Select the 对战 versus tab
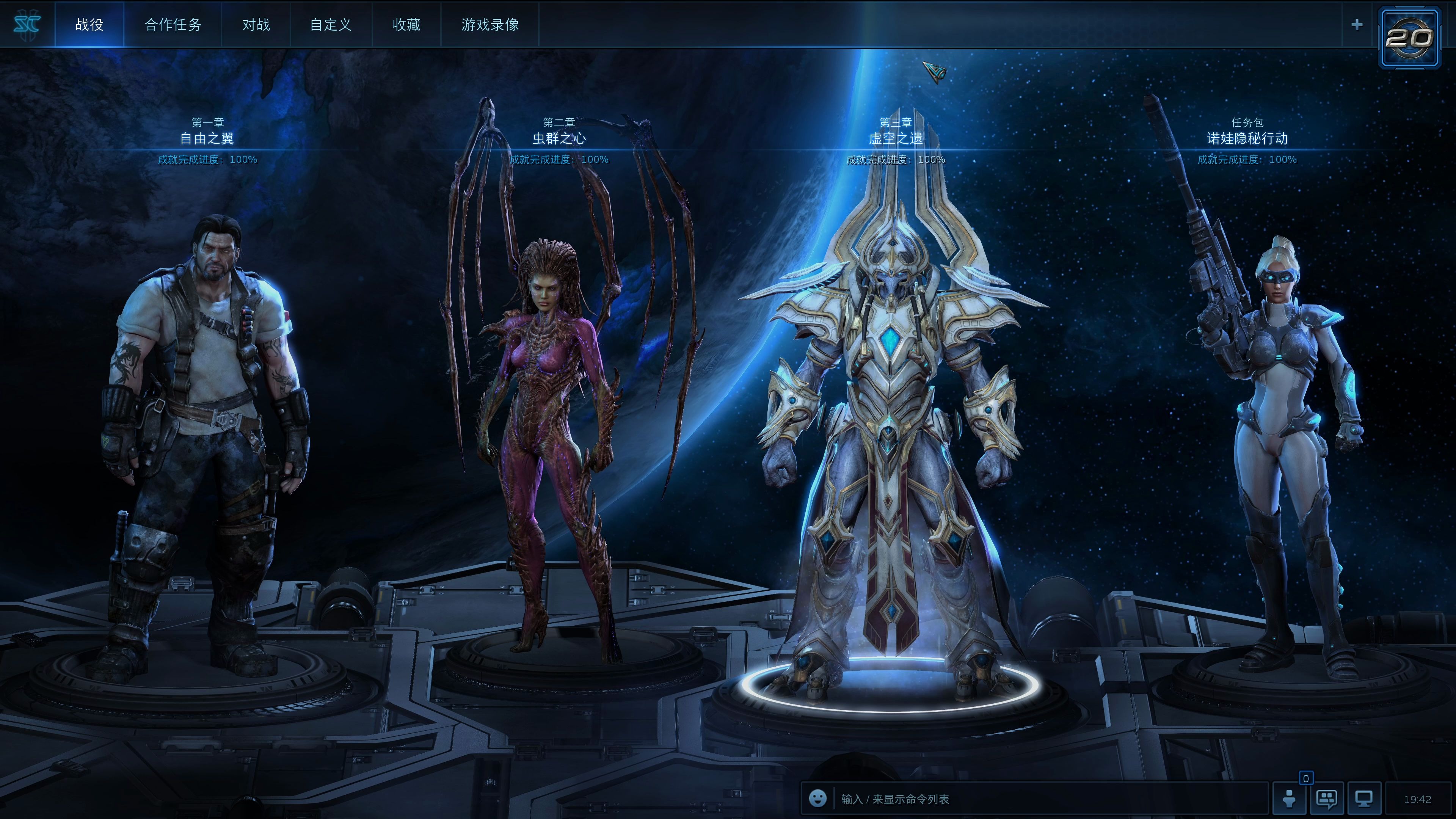 [256, 25]
